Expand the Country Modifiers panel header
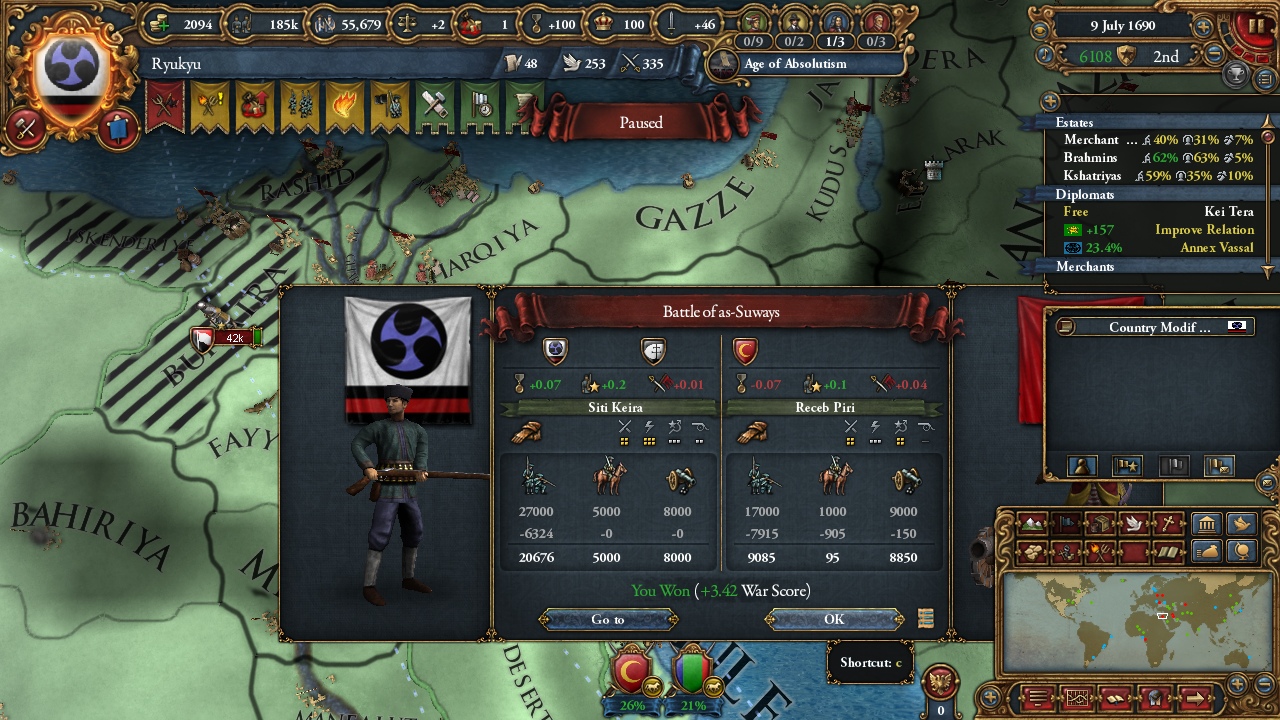This screenshot has width=1280, height=720. [x=1159, y=327]
